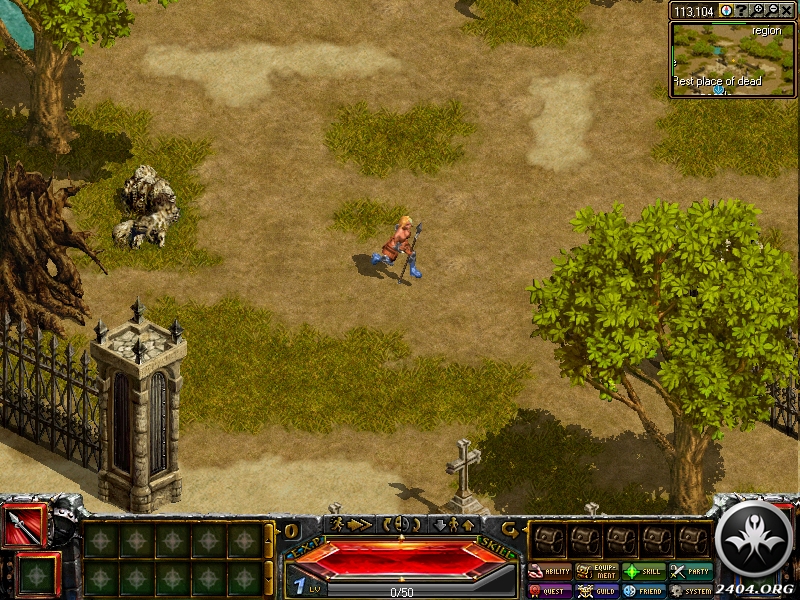Open minimap help with the question mark
Image resolution: width=800 pixels, height=600 pixels.
[x=741, y=10]
